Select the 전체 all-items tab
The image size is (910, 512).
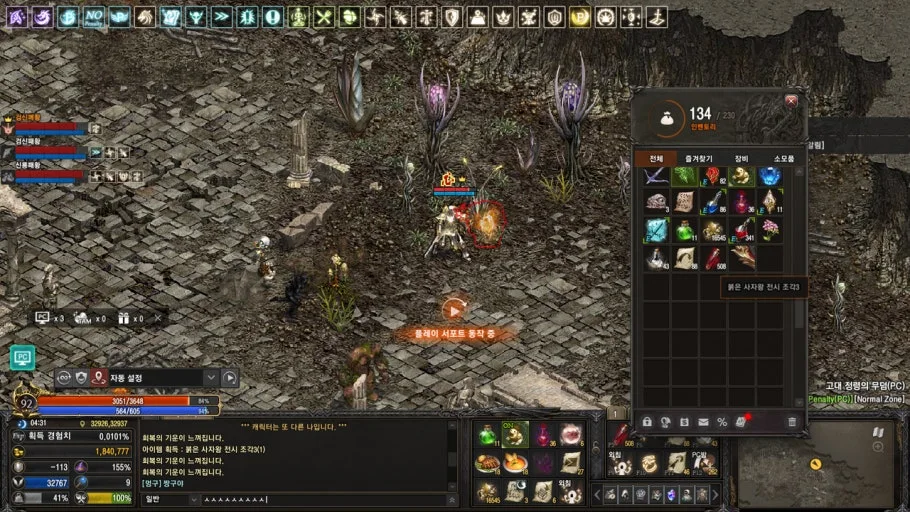click(x=656, y=159)
